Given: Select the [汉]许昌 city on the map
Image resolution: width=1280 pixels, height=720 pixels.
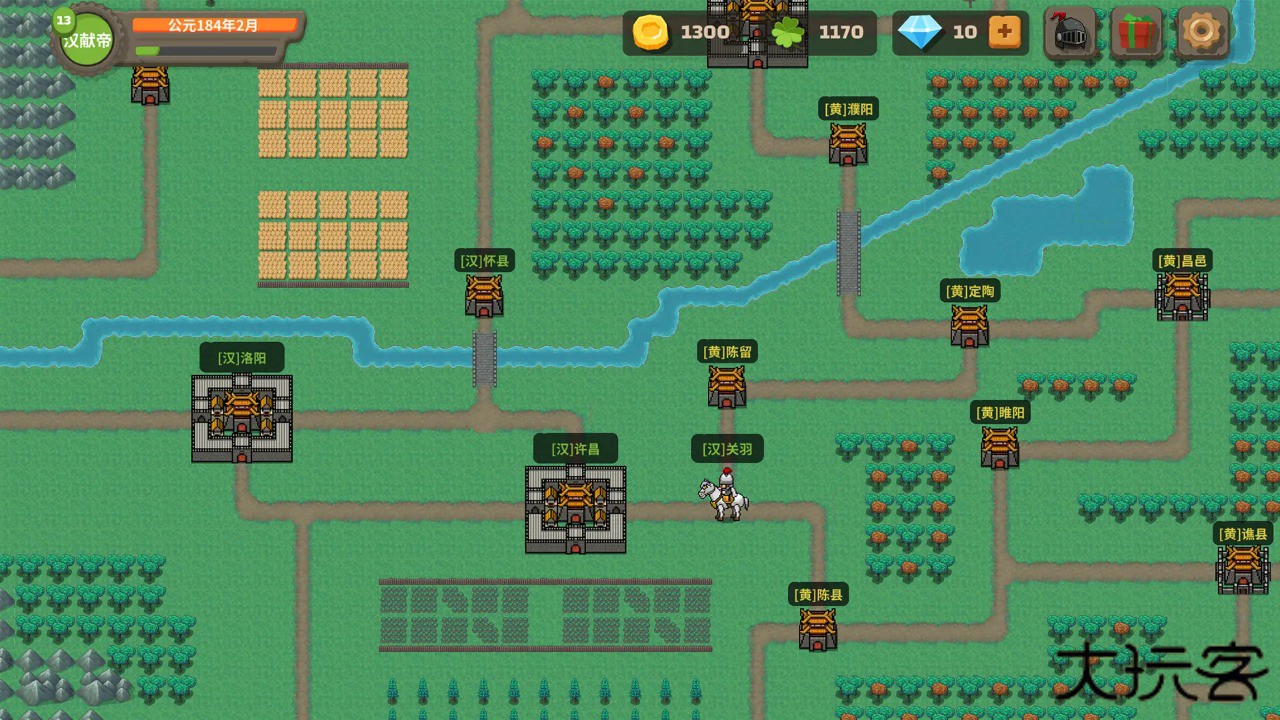Looking at the screenshot, I should pyautogui.click(x=575, y=507).
